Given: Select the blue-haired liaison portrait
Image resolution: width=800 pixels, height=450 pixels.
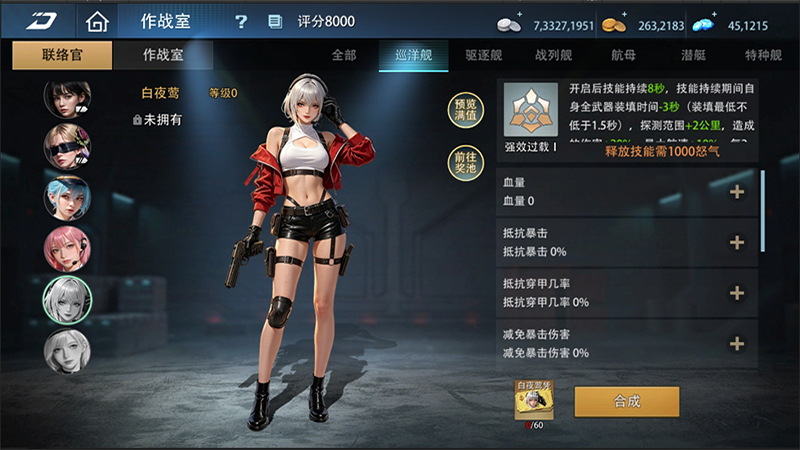Looking at the screenshot, I should [67, 197].
